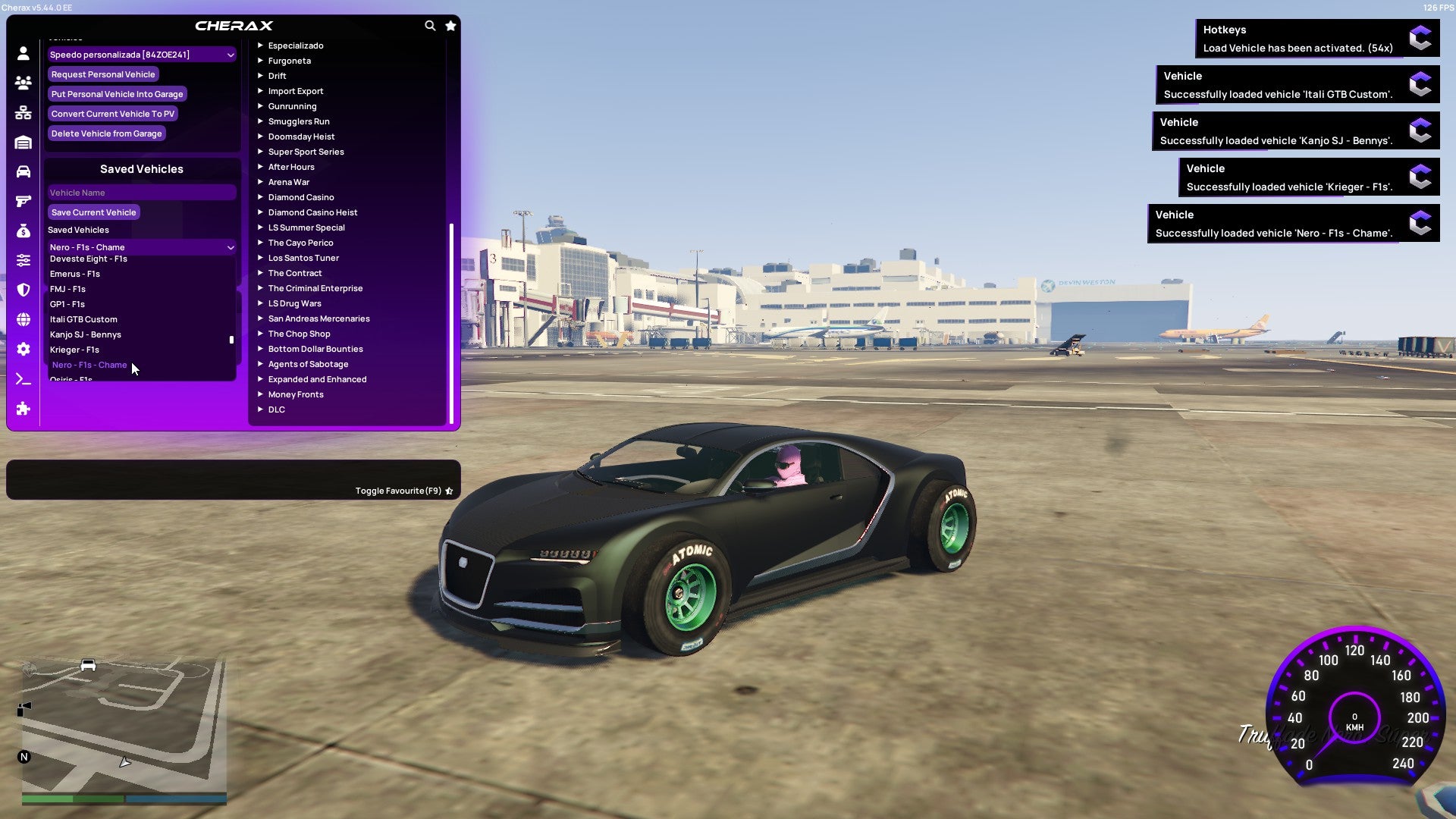Click the Vehicle Name input field

point(141,192)
